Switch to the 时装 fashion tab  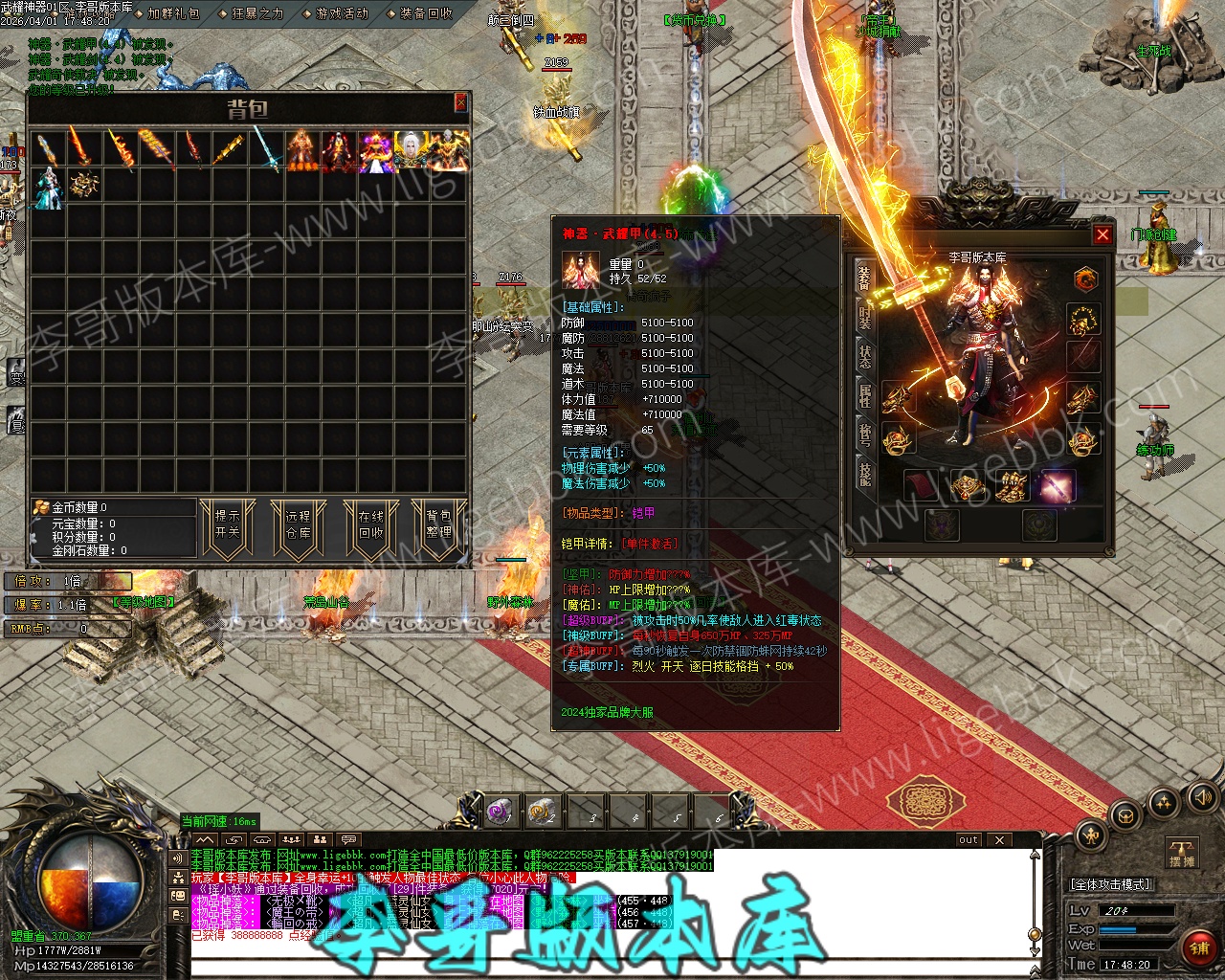click(x=865, y=317)
